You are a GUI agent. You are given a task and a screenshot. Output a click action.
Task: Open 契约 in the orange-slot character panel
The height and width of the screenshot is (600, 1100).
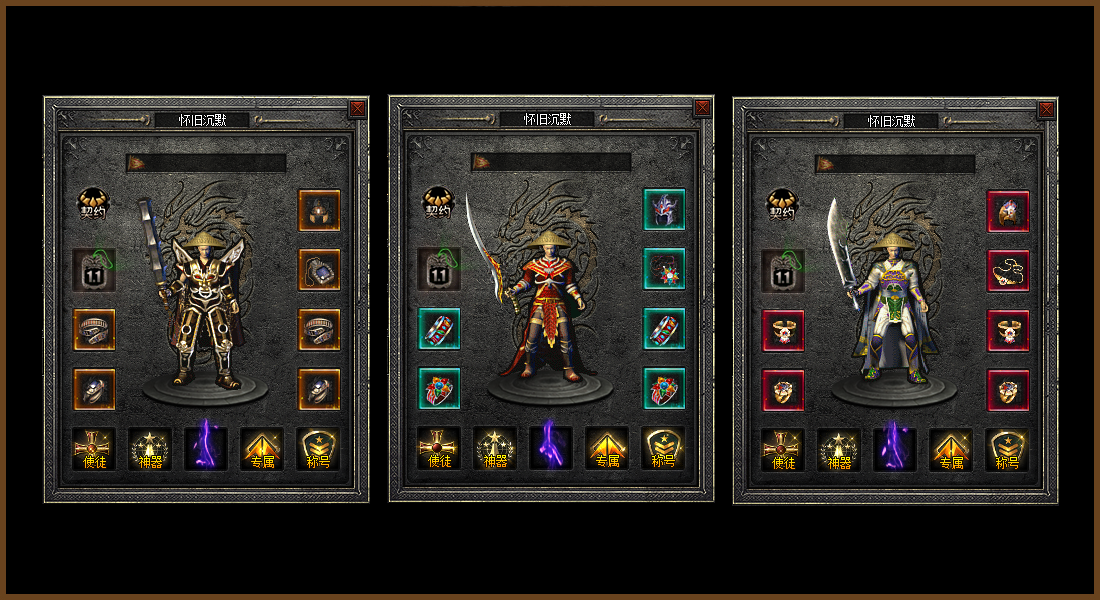(94, 204)
